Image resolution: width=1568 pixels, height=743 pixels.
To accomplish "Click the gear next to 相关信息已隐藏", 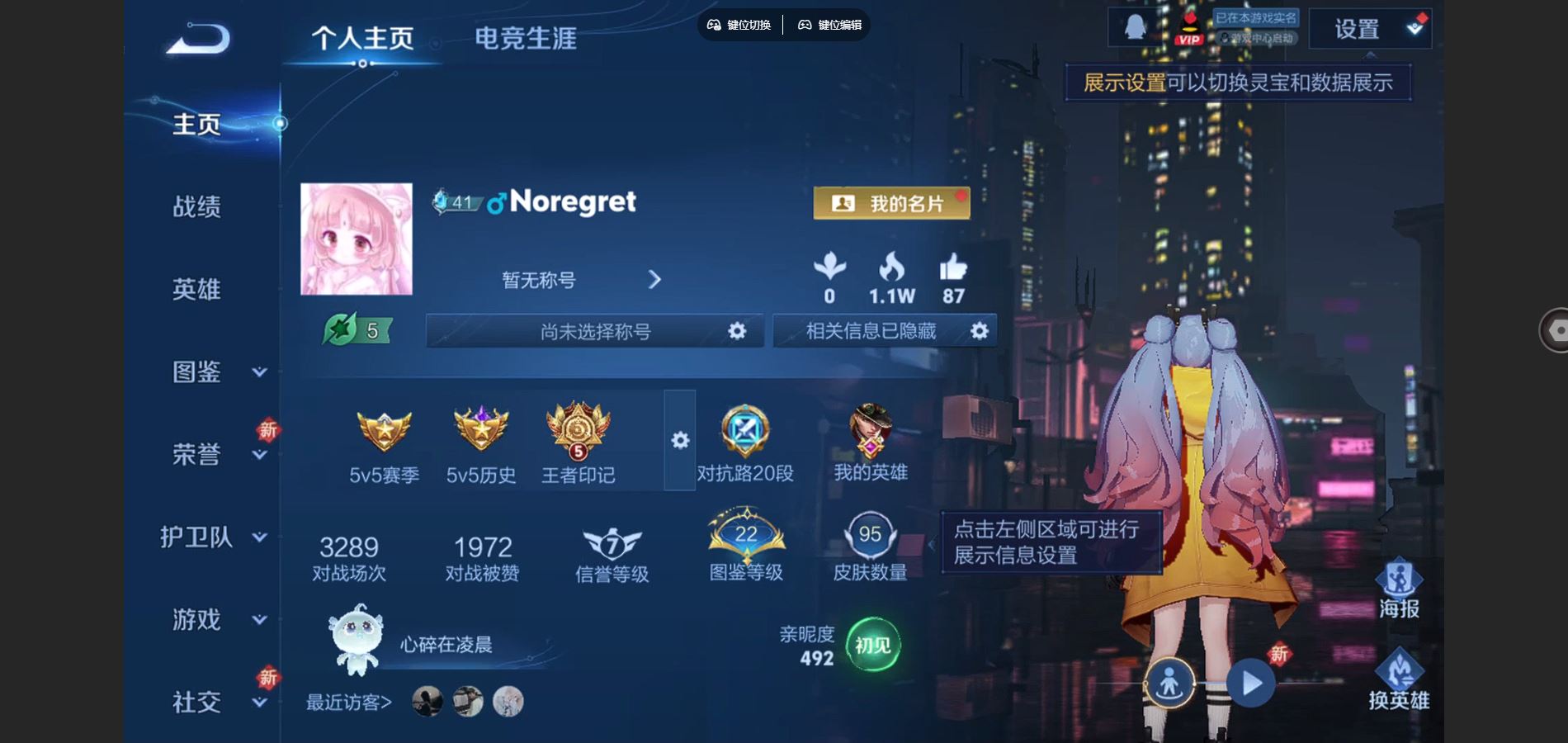I will click(979, 330).
